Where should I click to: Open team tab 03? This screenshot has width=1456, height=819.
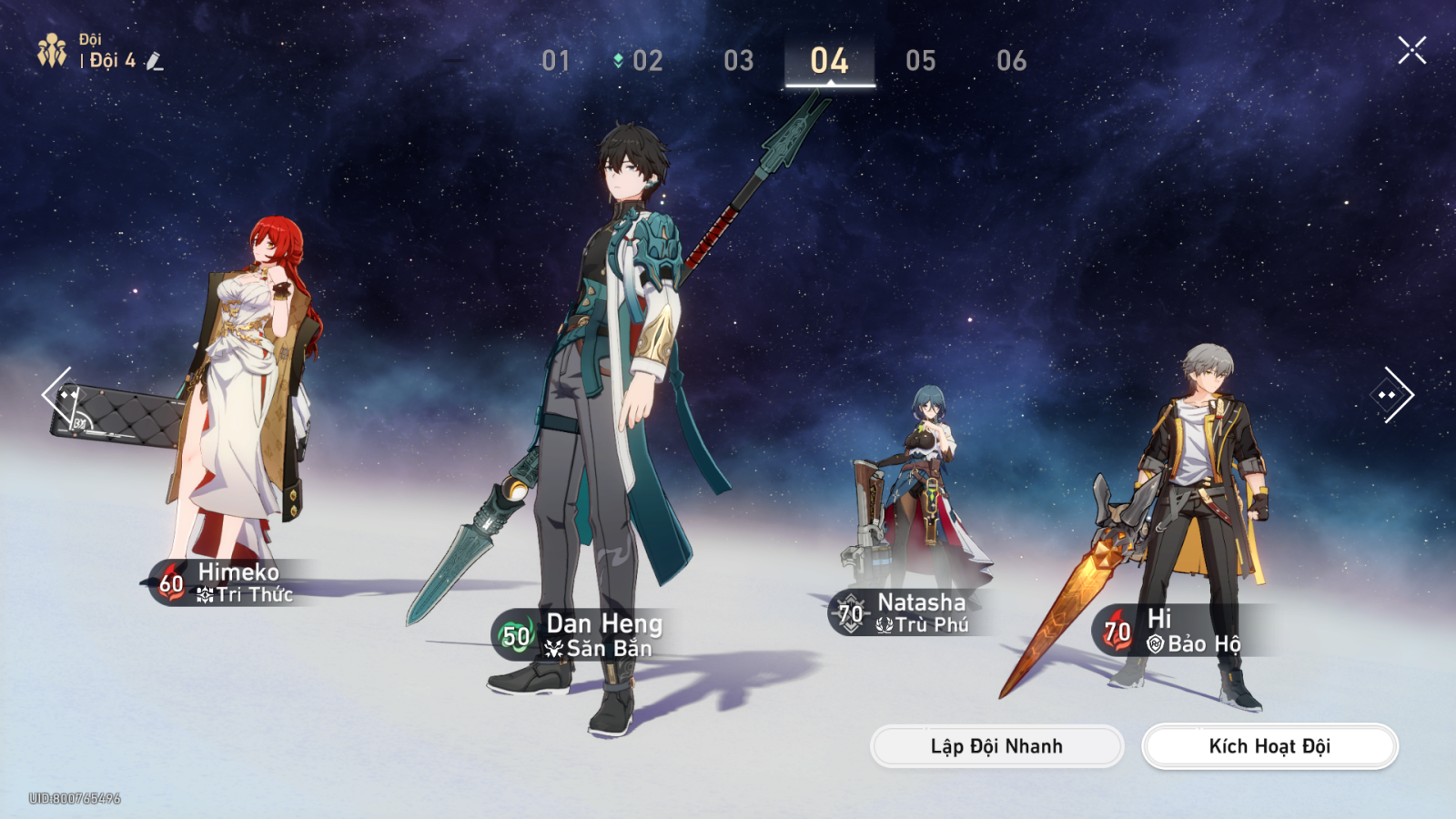click(738, 61)
